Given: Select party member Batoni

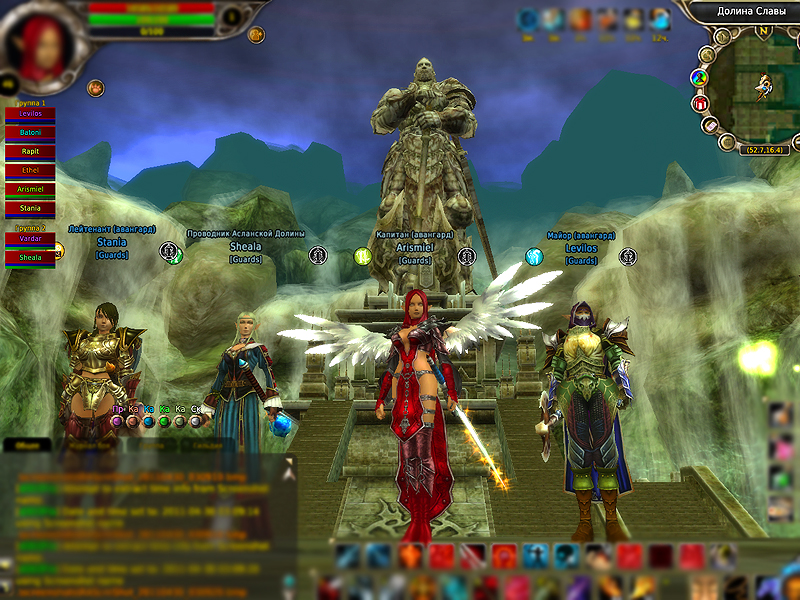Looking at the screenshot, I should (x=30, y=132).
